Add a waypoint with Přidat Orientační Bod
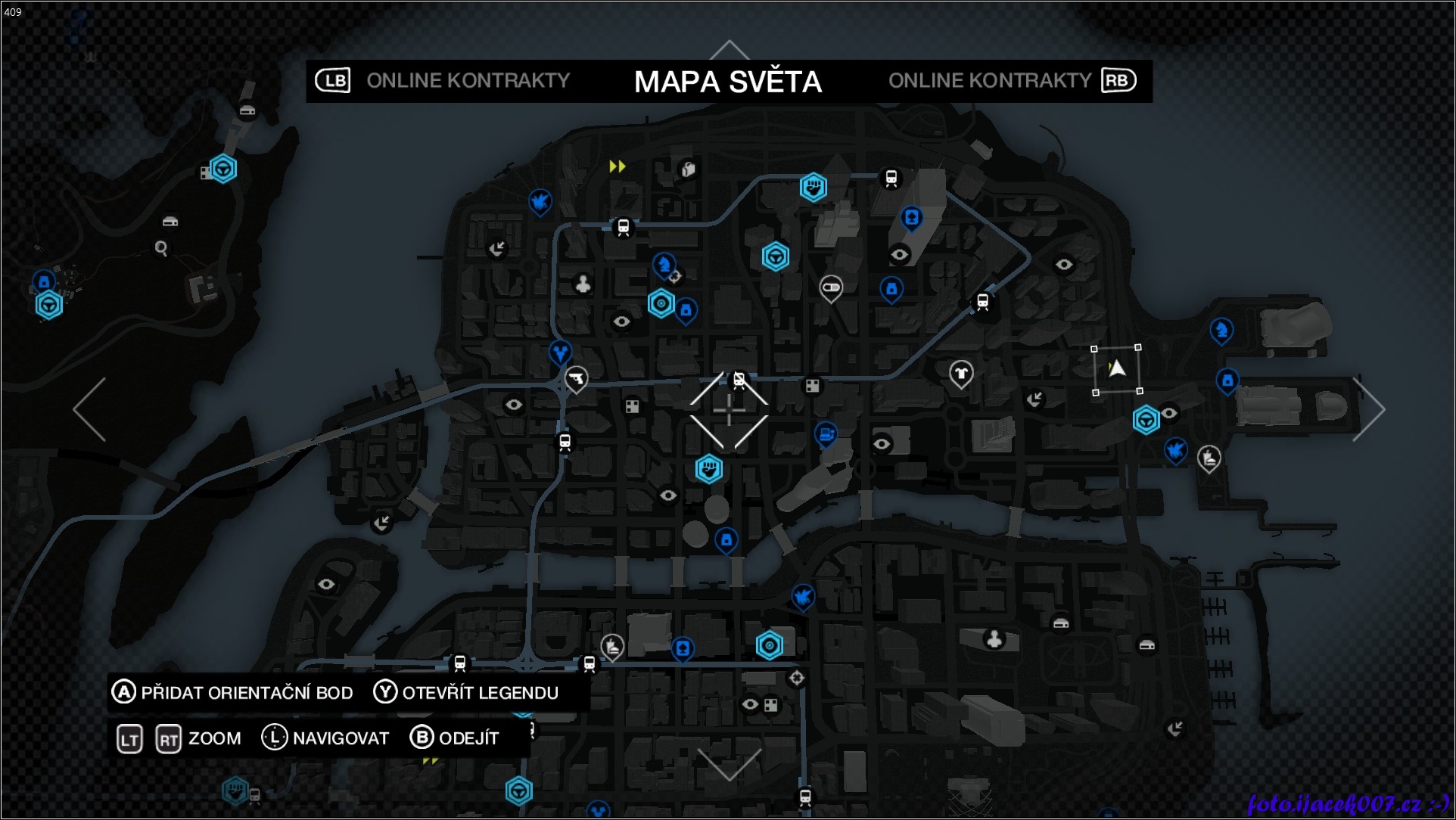Image resolution: width=1456 pixels, height=820 pixels. tap(232, 692)
